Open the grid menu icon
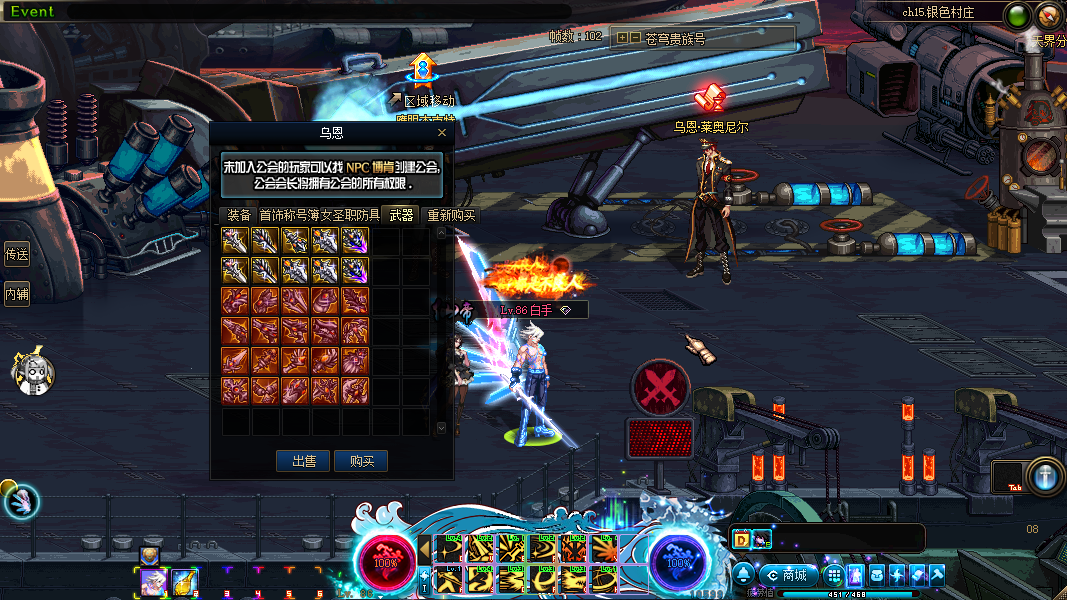The image size is (1067, 600). click(834, 575)
